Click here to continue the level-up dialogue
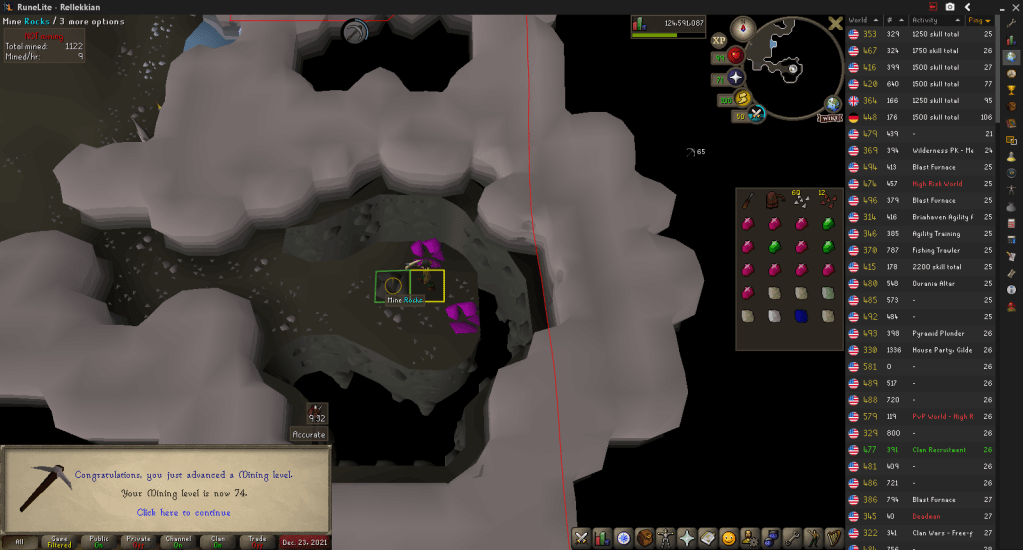 coord(183,512)
